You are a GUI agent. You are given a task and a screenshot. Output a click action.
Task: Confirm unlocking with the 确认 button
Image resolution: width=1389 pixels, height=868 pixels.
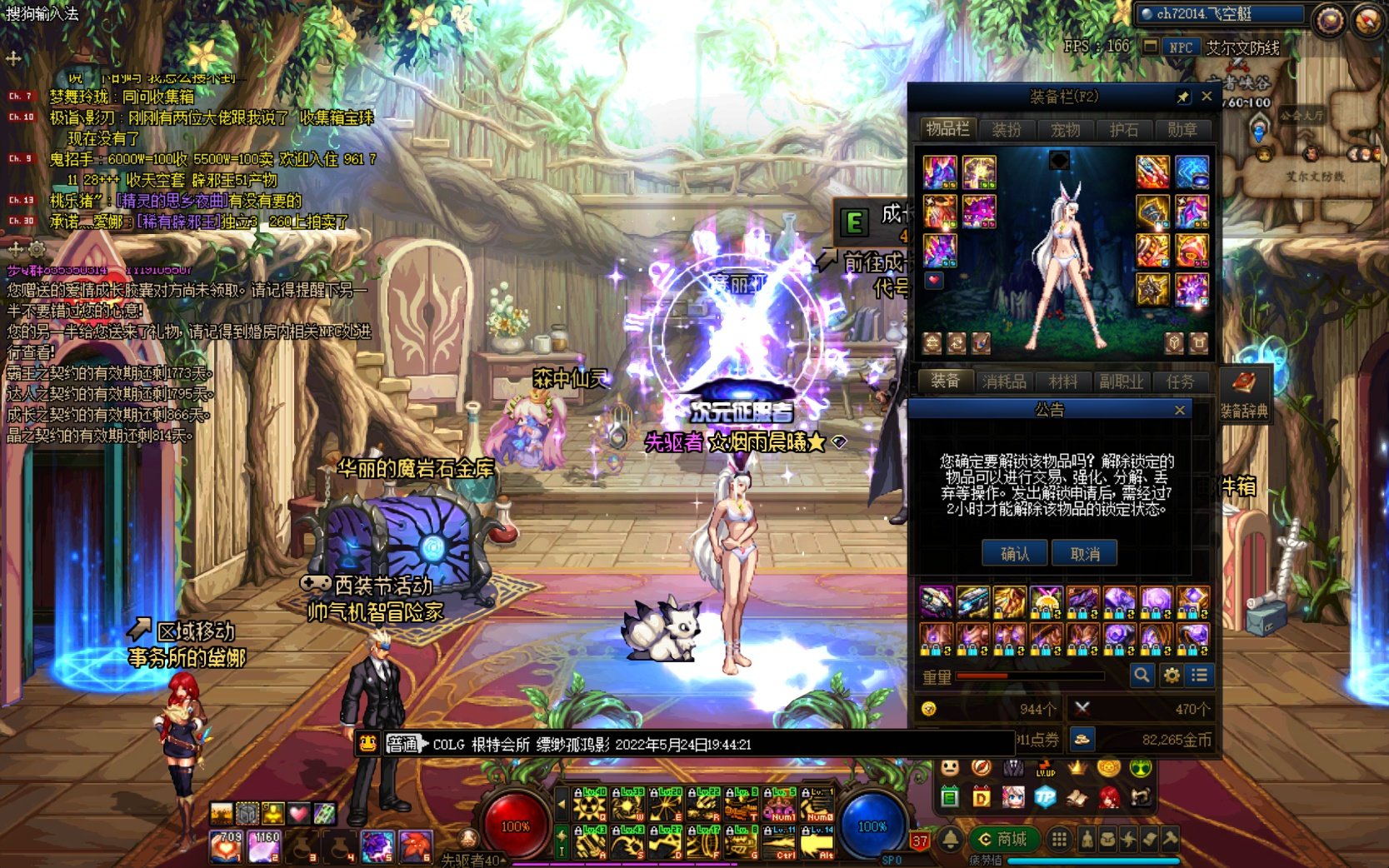(1014, 554)
